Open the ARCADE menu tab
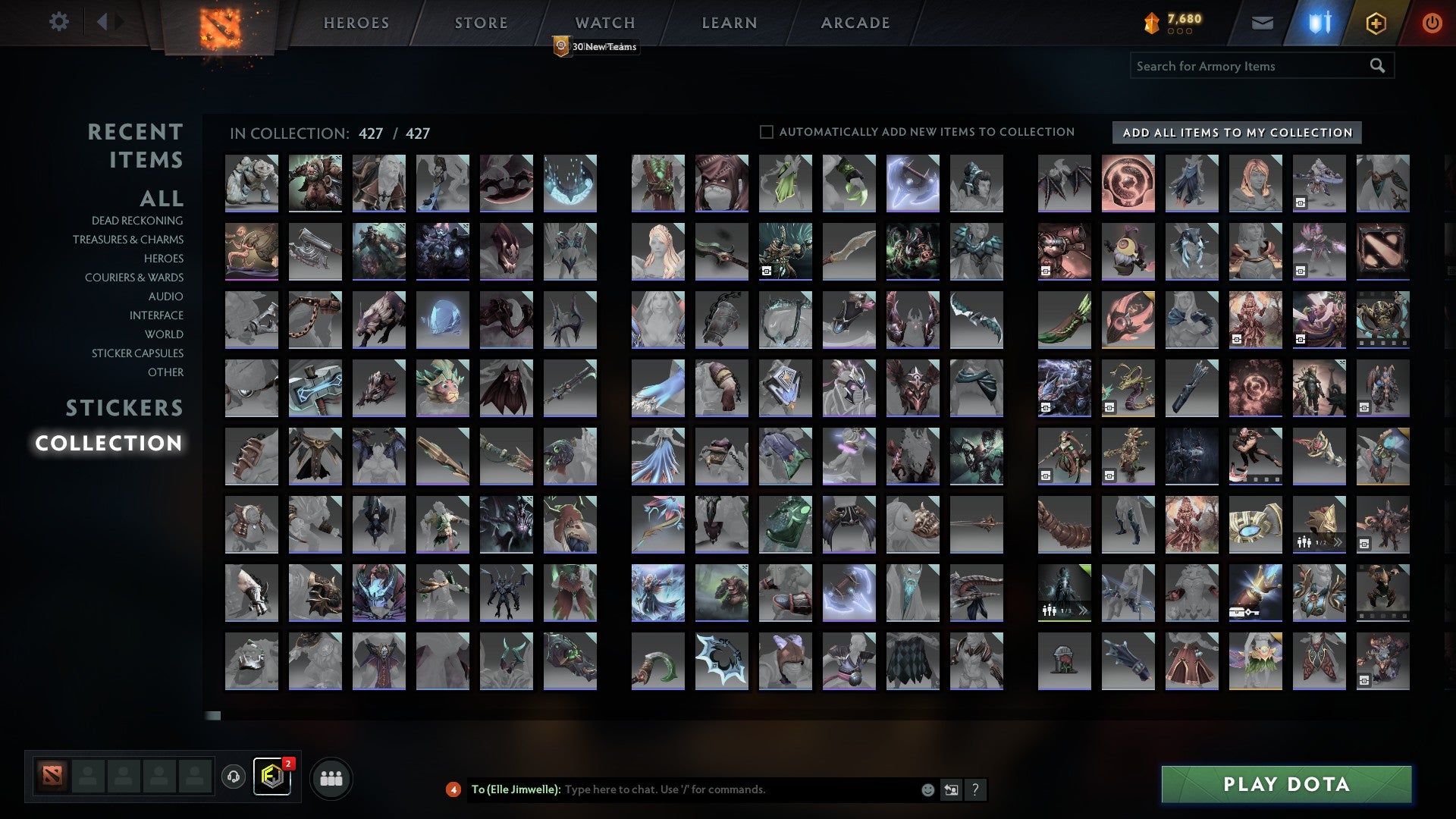The image size is (1456, 819). [x=855, y=23]
